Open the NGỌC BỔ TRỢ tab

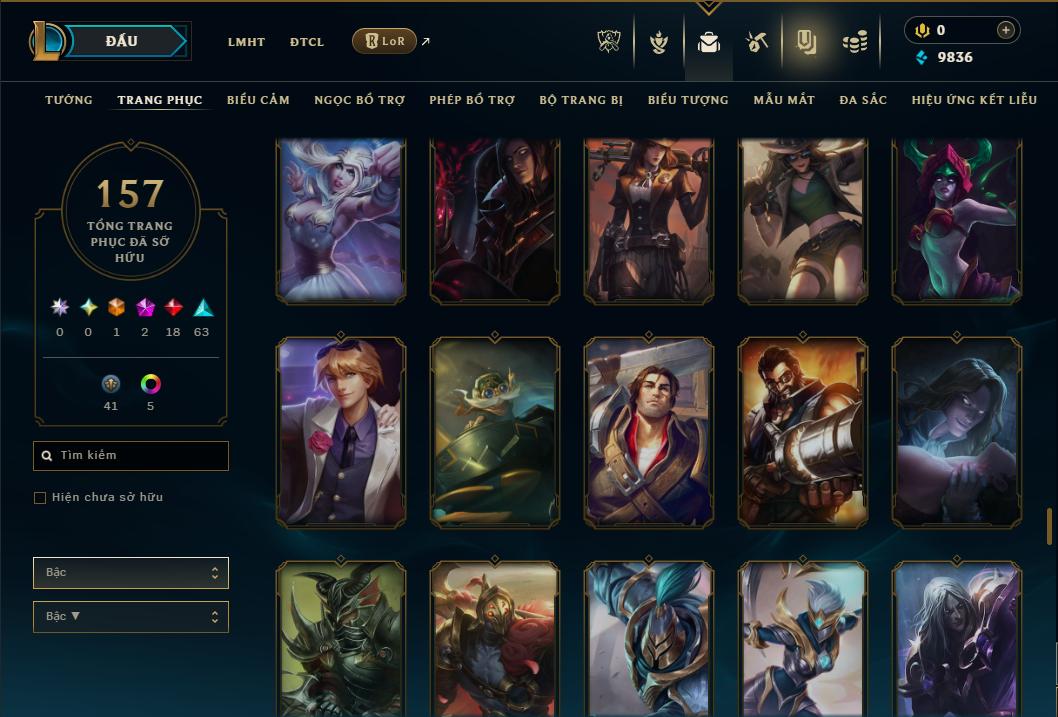click(359, 100)
